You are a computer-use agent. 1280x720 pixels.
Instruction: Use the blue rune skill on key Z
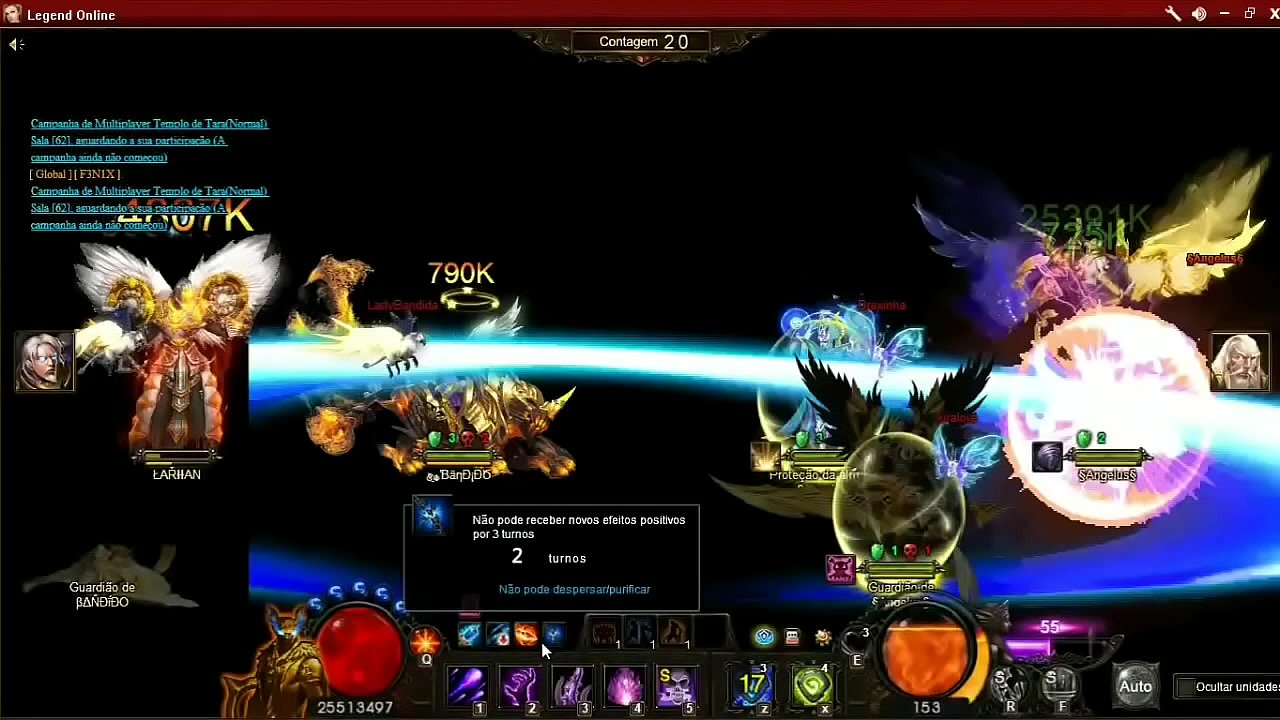coord(752,687)
